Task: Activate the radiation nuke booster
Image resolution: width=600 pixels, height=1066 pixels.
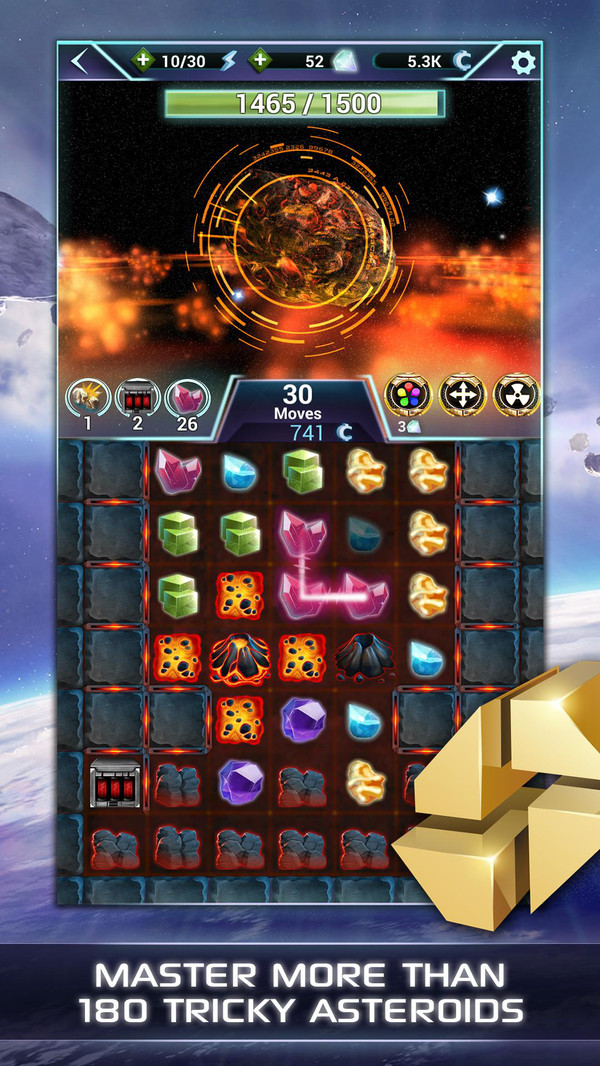Action: [516, 395]
